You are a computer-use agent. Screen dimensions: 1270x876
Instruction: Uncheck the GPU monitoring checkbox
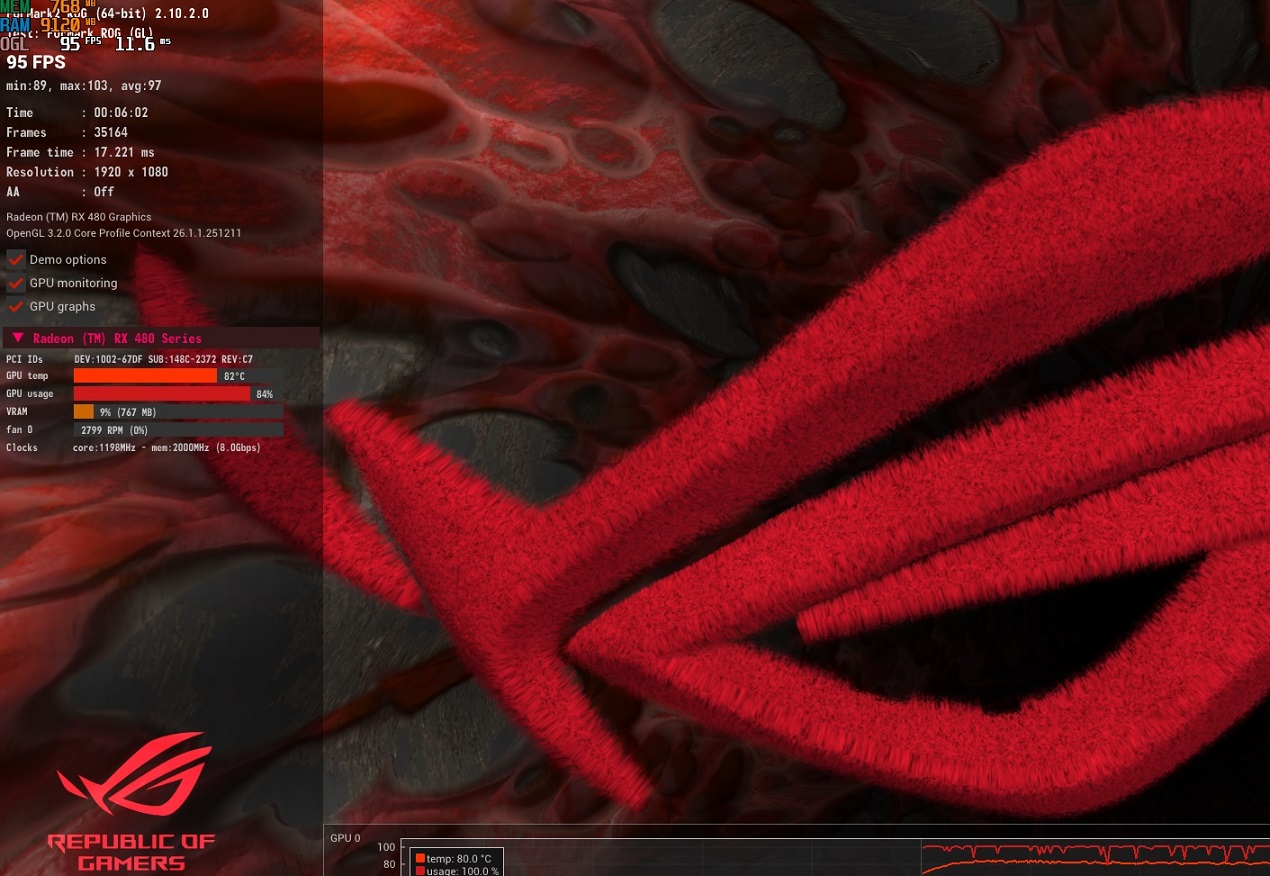pyautogui.click(x=16, y=283)
